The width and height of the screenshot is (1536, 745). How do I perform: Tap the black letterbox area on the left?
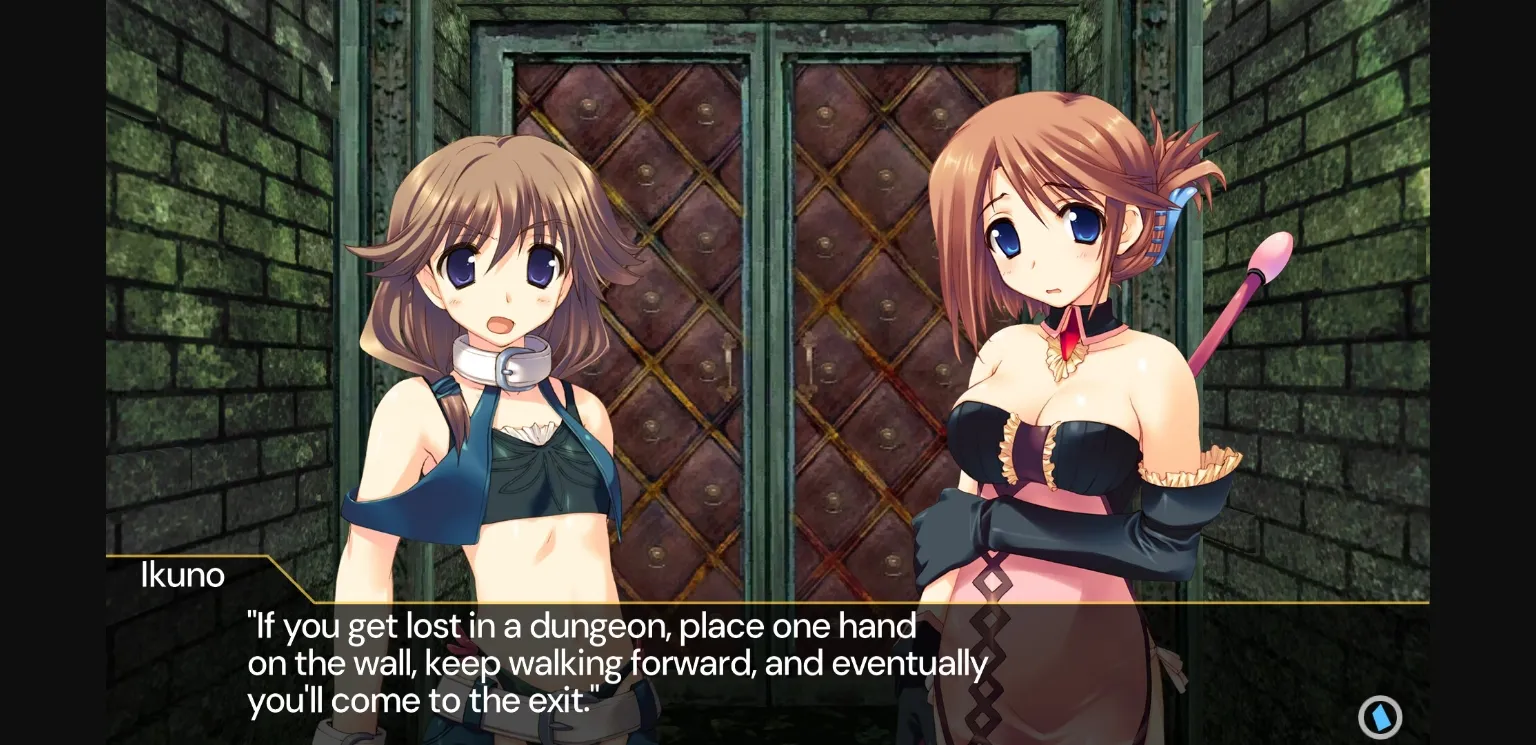pos(50,370)
